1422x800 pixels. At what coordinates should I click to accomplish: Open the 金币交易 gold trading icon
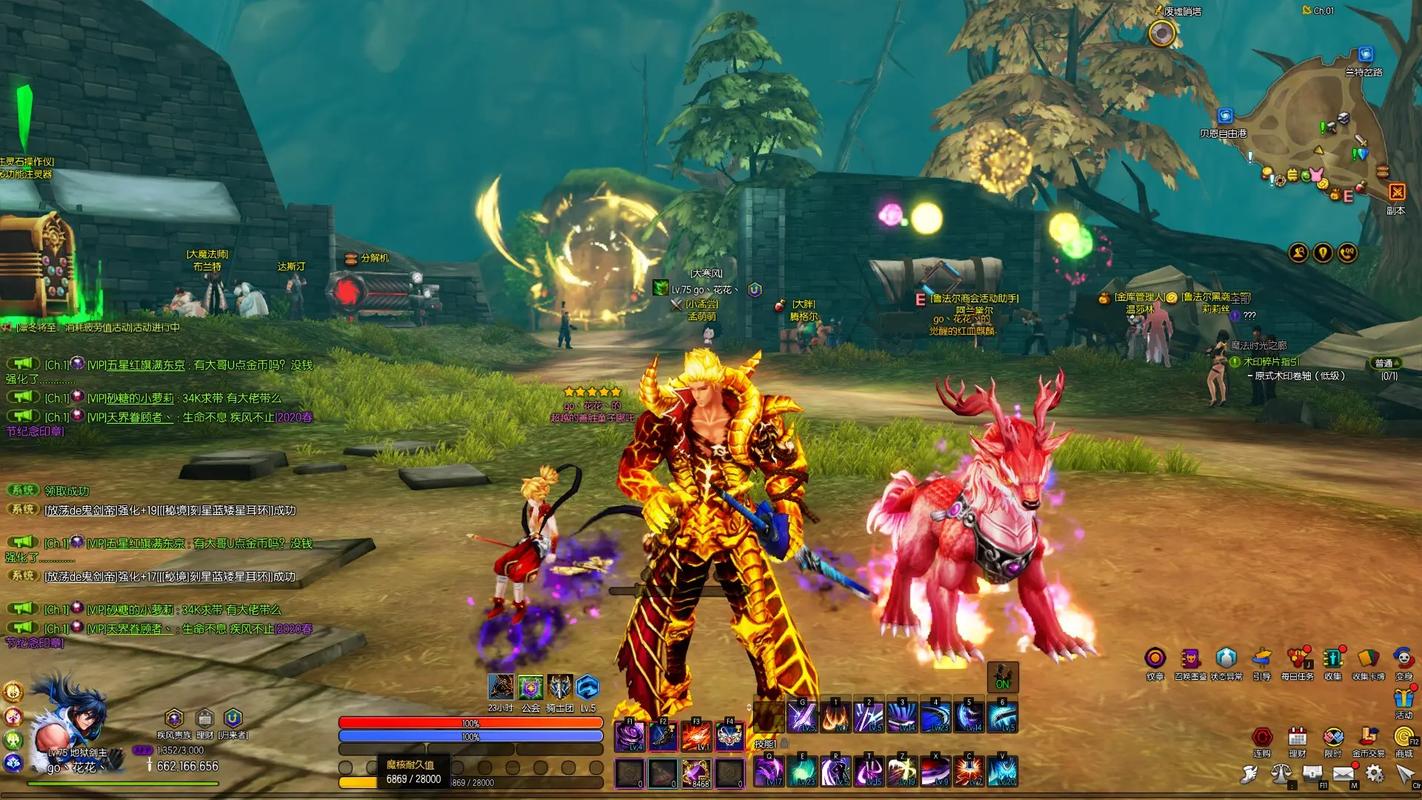click(x=1367, y=737)
